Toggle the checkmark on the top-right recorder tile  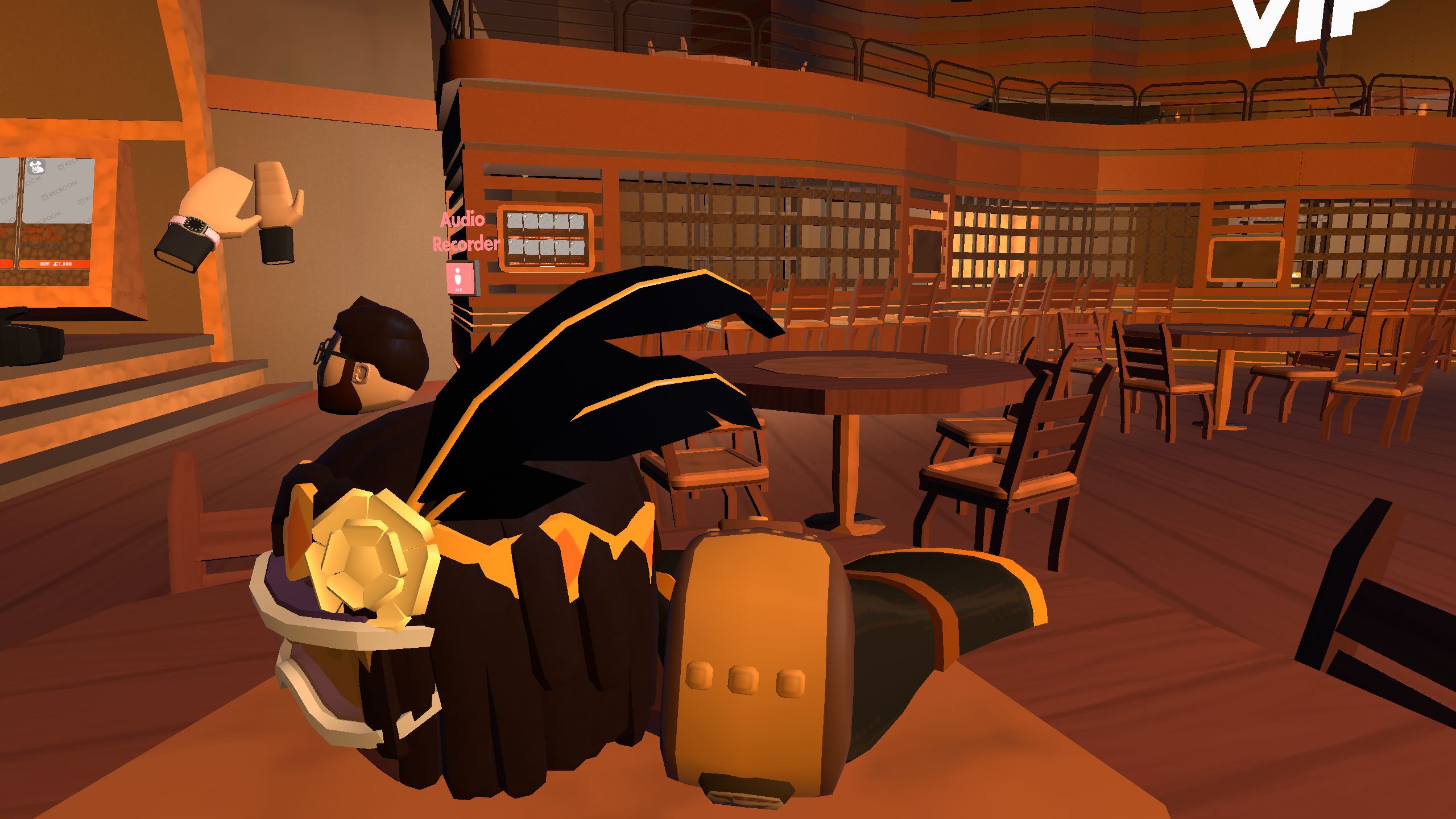point(572,217)
